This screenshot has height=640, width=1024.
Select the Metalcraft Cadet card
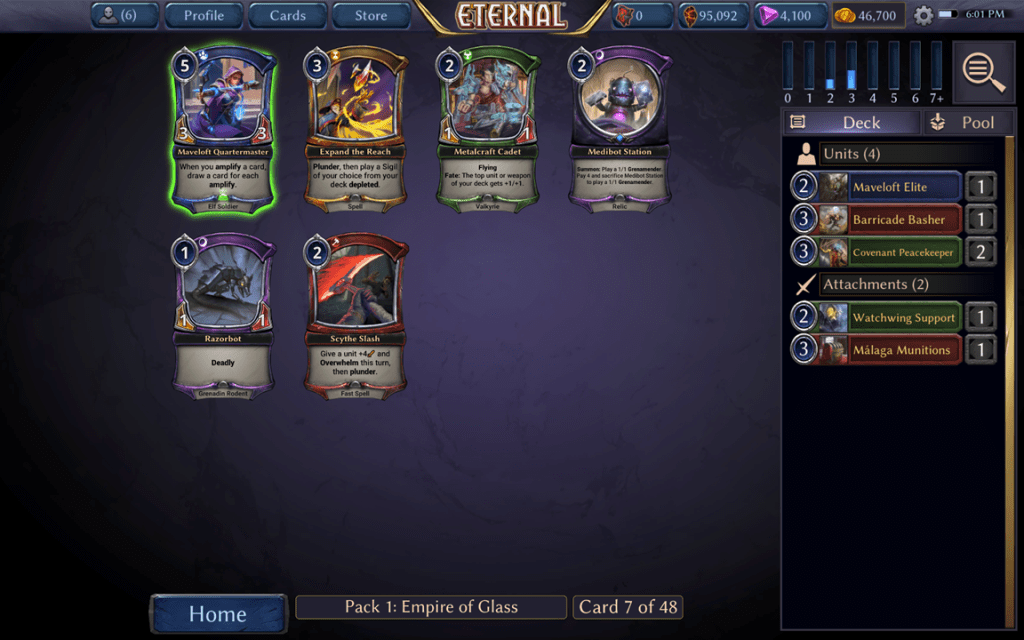(488, 130)
